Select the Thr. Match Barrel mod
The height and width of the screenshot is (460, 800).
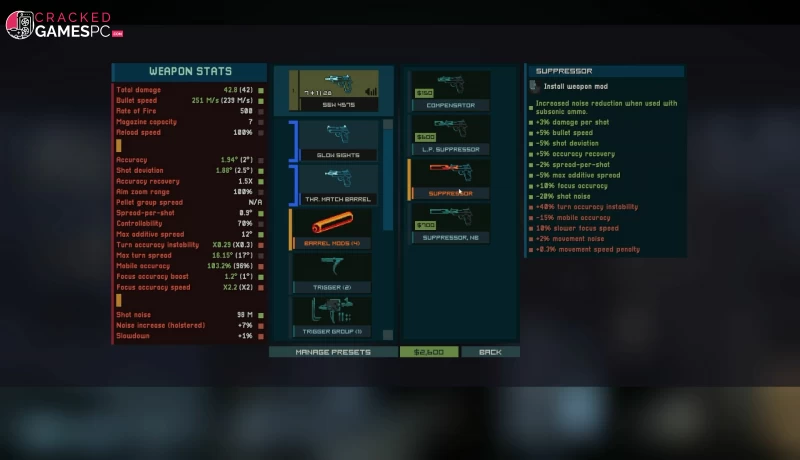coord(336,184)
